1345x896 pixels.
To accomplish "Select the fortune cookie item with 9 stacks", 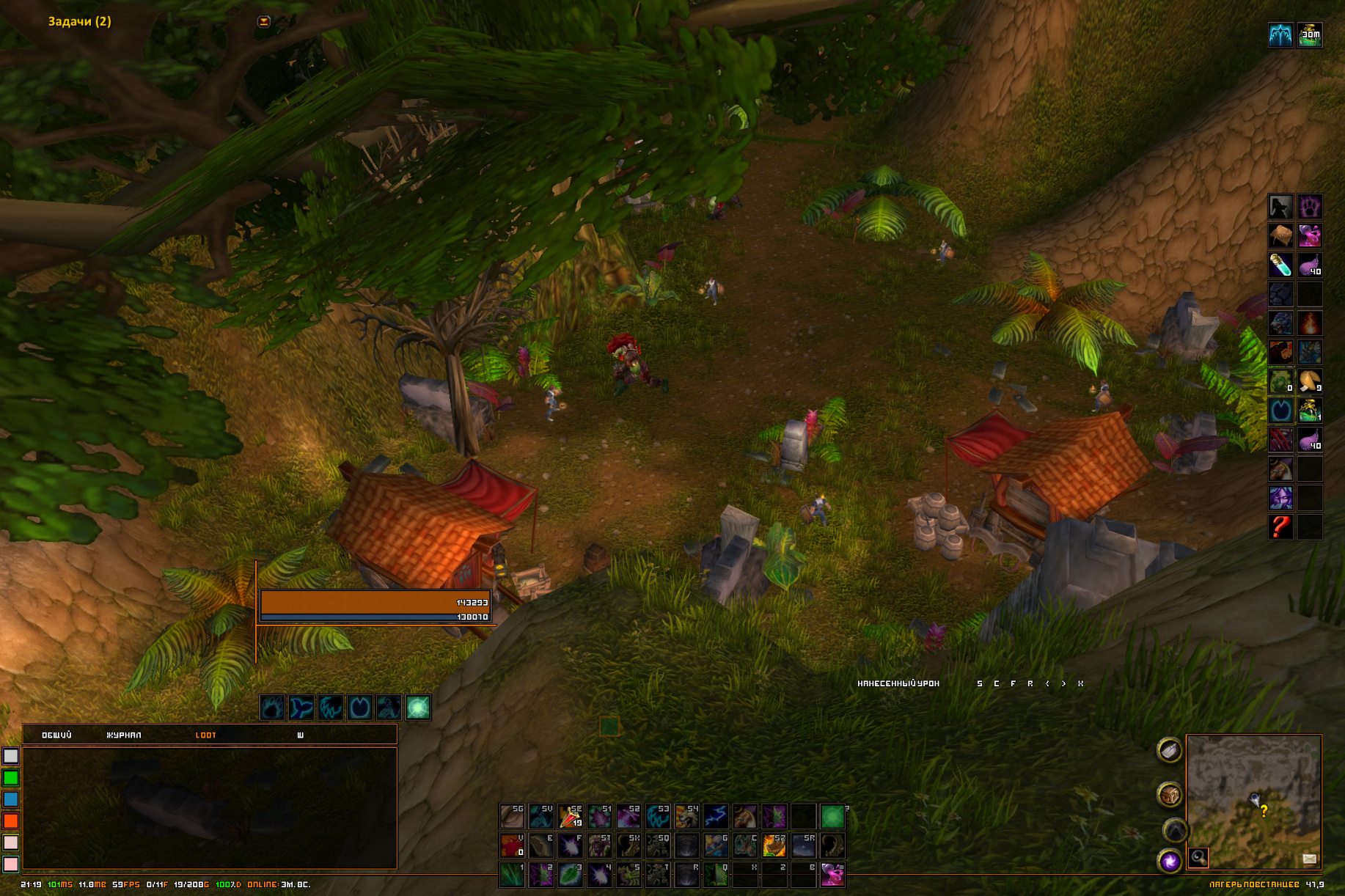I will pos(1310,381).
